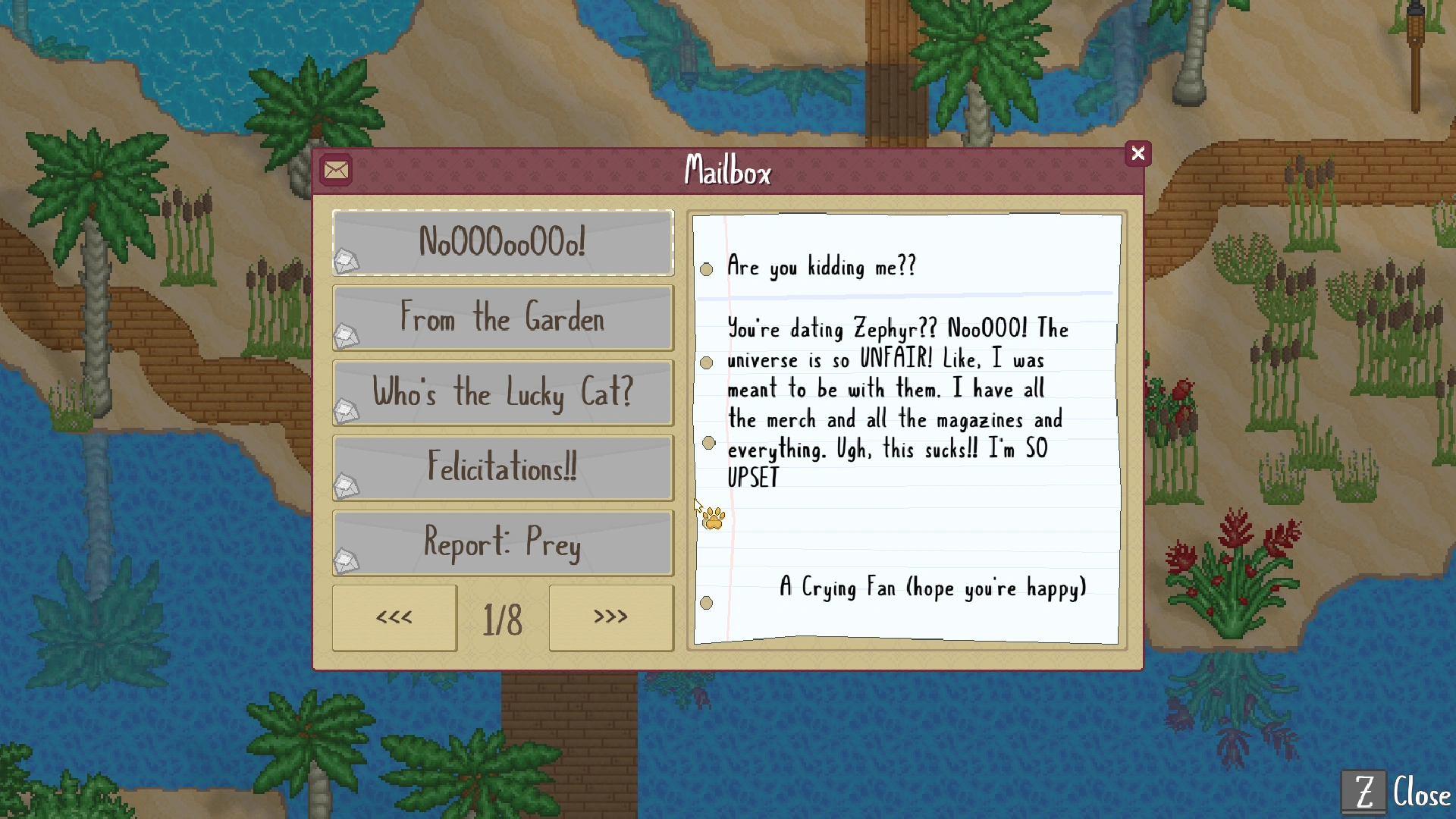Click the bottom hole punch near the signature
1456x819 pixels.
[707, 603]
